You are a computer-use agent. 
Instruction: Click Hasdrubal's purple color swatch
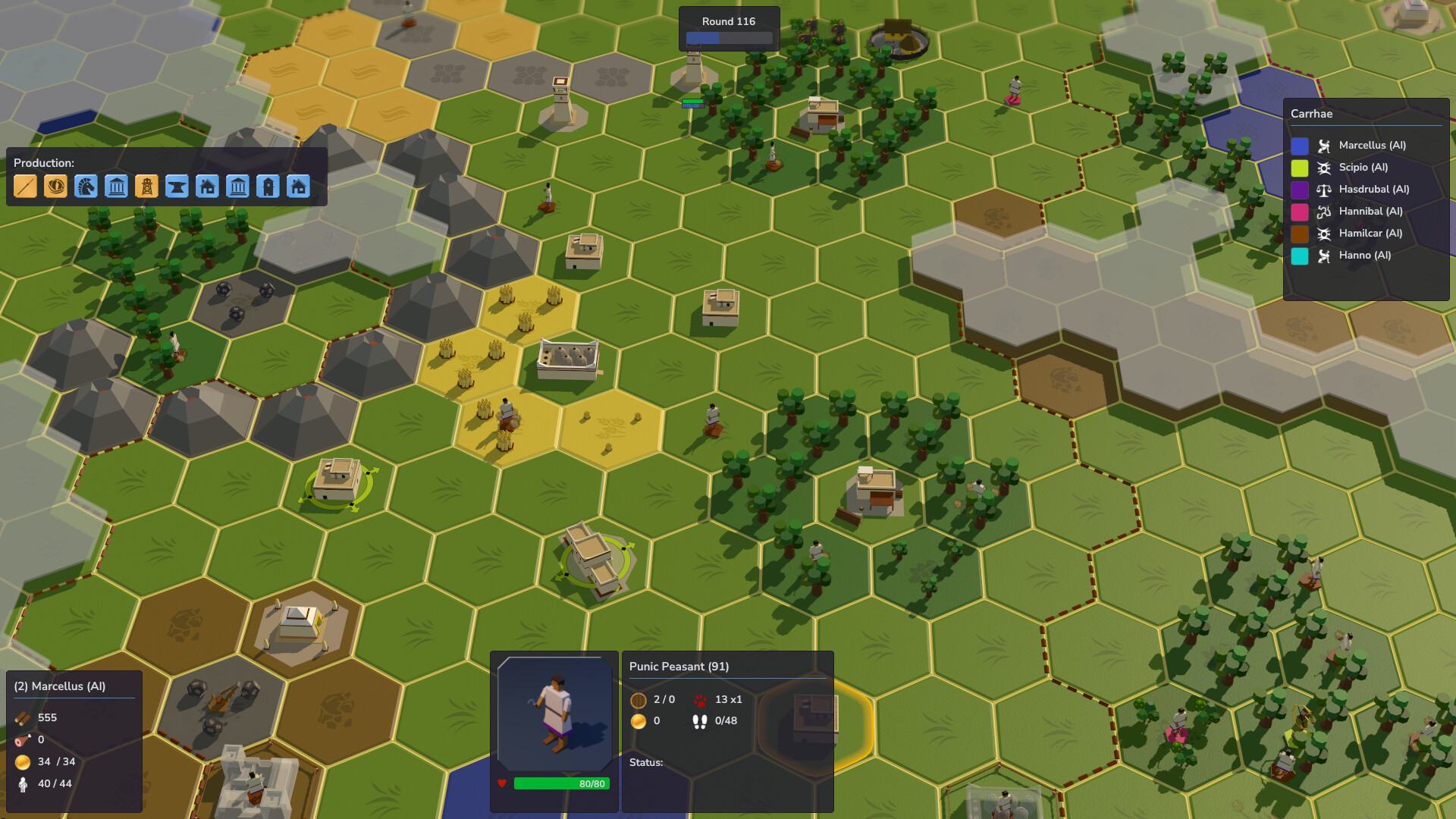pos(1300,189)
